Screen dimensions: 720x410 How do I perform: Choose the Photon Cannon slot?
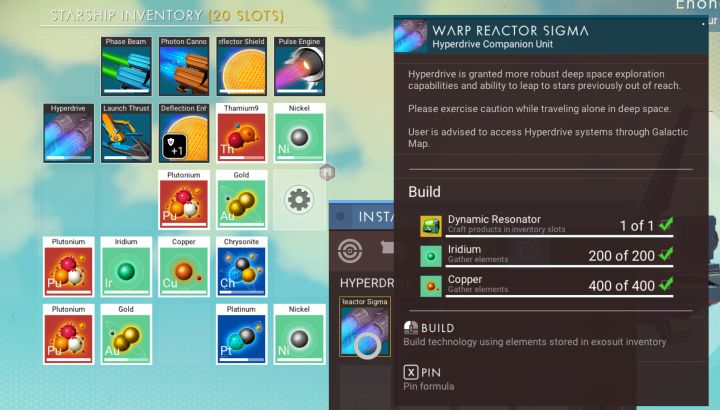tap(185, 66)
